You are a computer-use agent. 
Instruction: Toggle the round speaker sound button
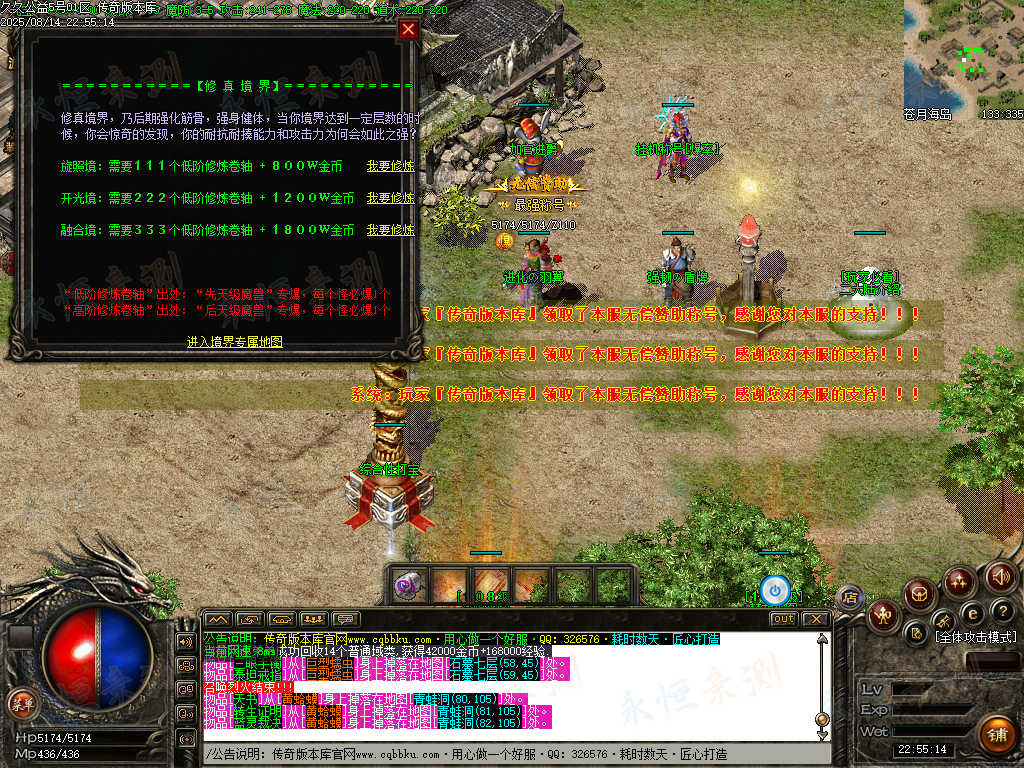tap(1000, 577)
